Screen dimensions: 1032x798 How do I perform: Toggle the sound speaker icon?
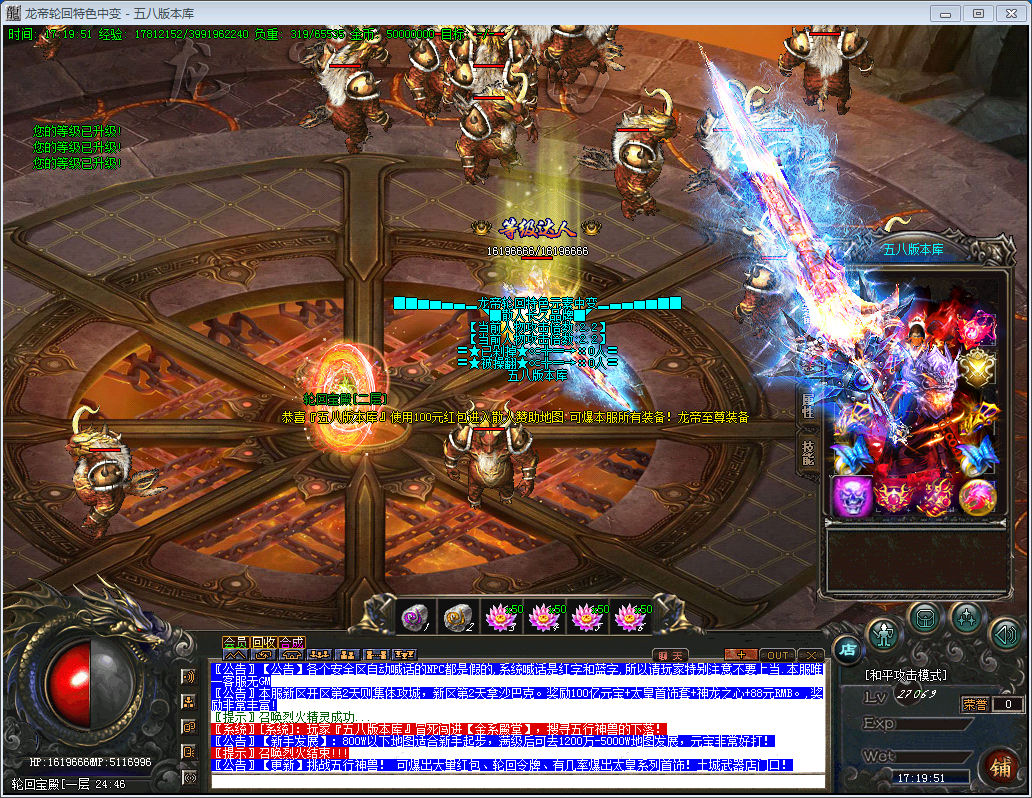click(1006, 632)
